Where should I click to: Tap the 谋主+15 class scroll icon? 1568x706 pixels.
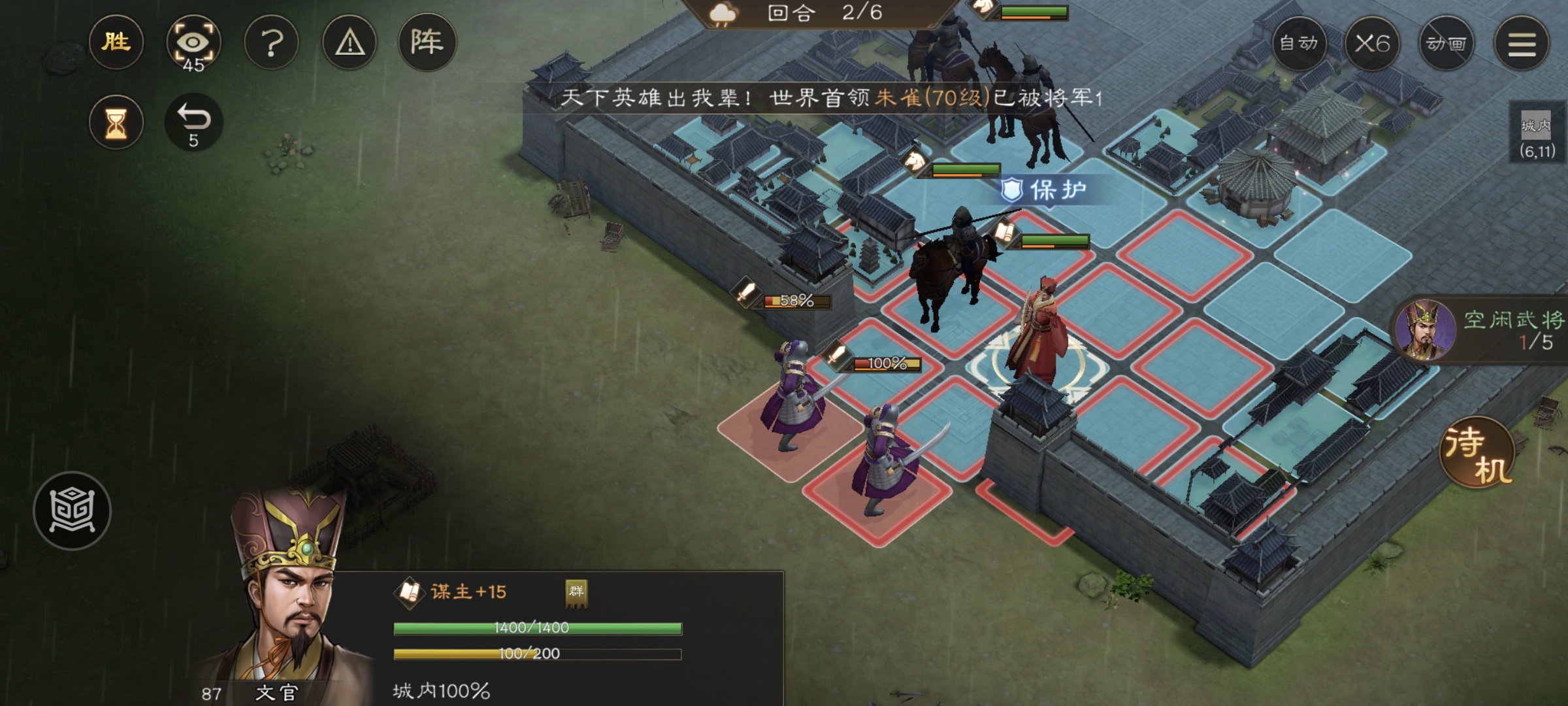pos(410,592)
